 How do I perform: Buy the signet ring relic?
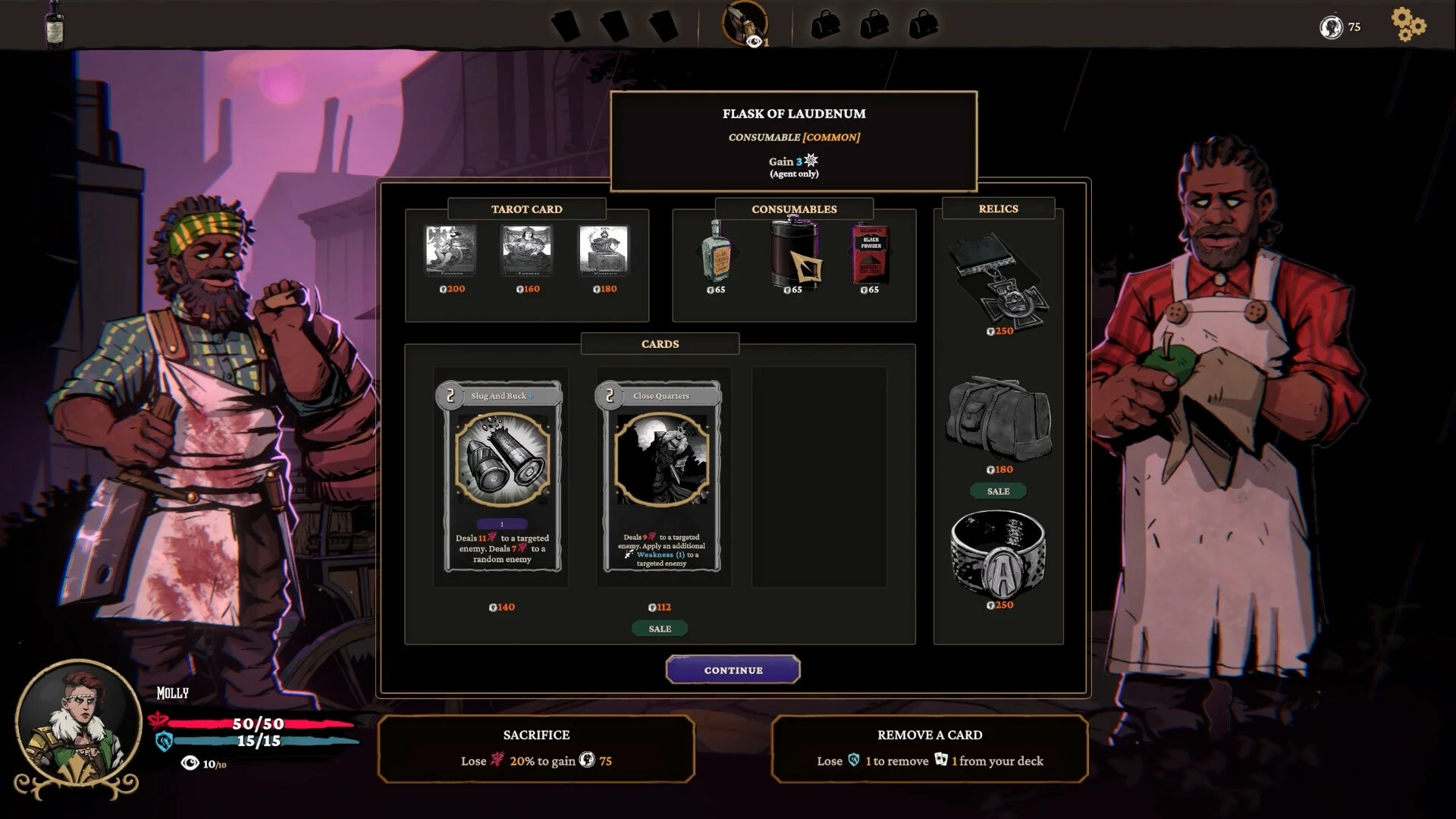(999, 554)
